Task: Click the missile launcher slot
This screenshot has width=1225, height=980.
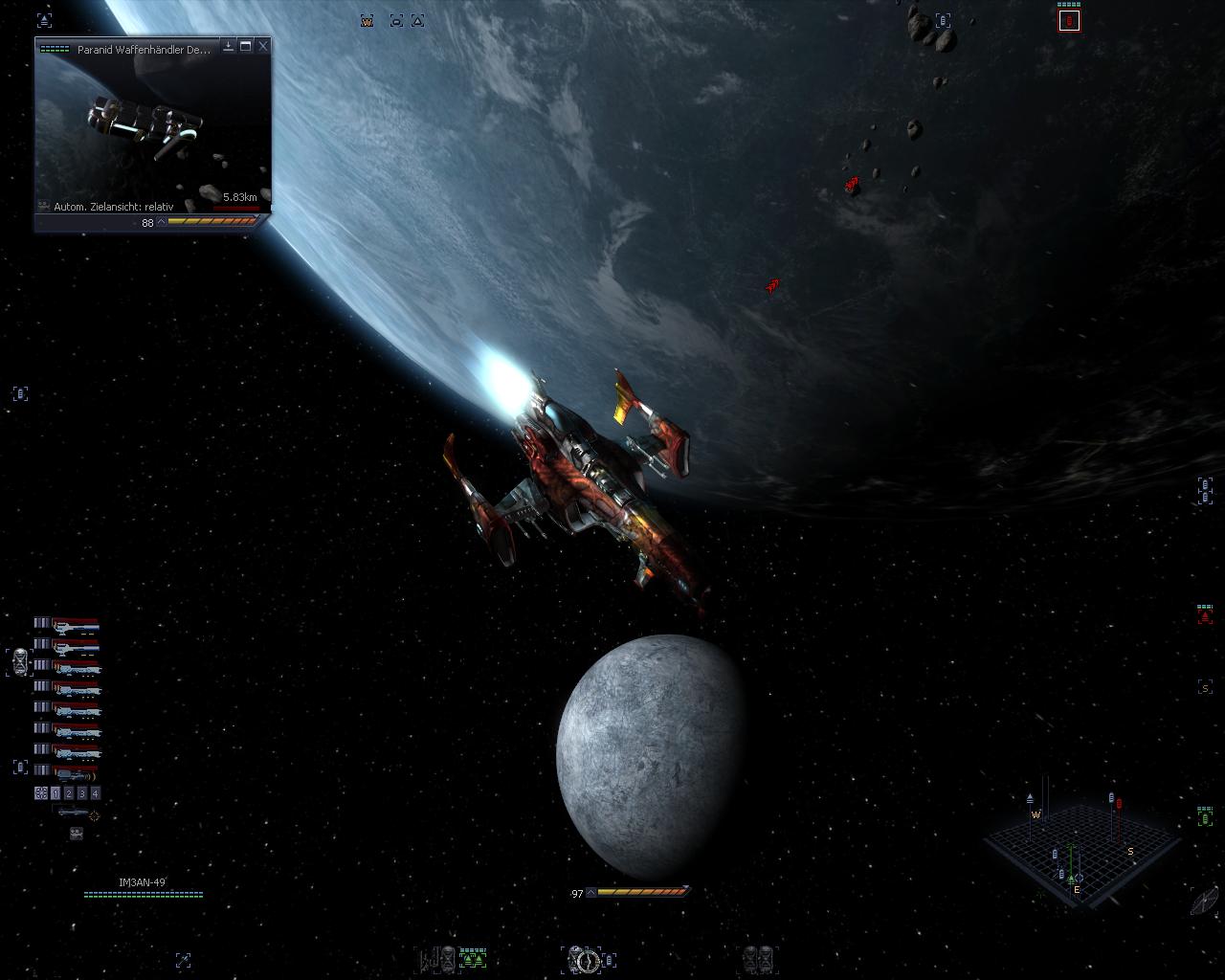Action: 73,813
